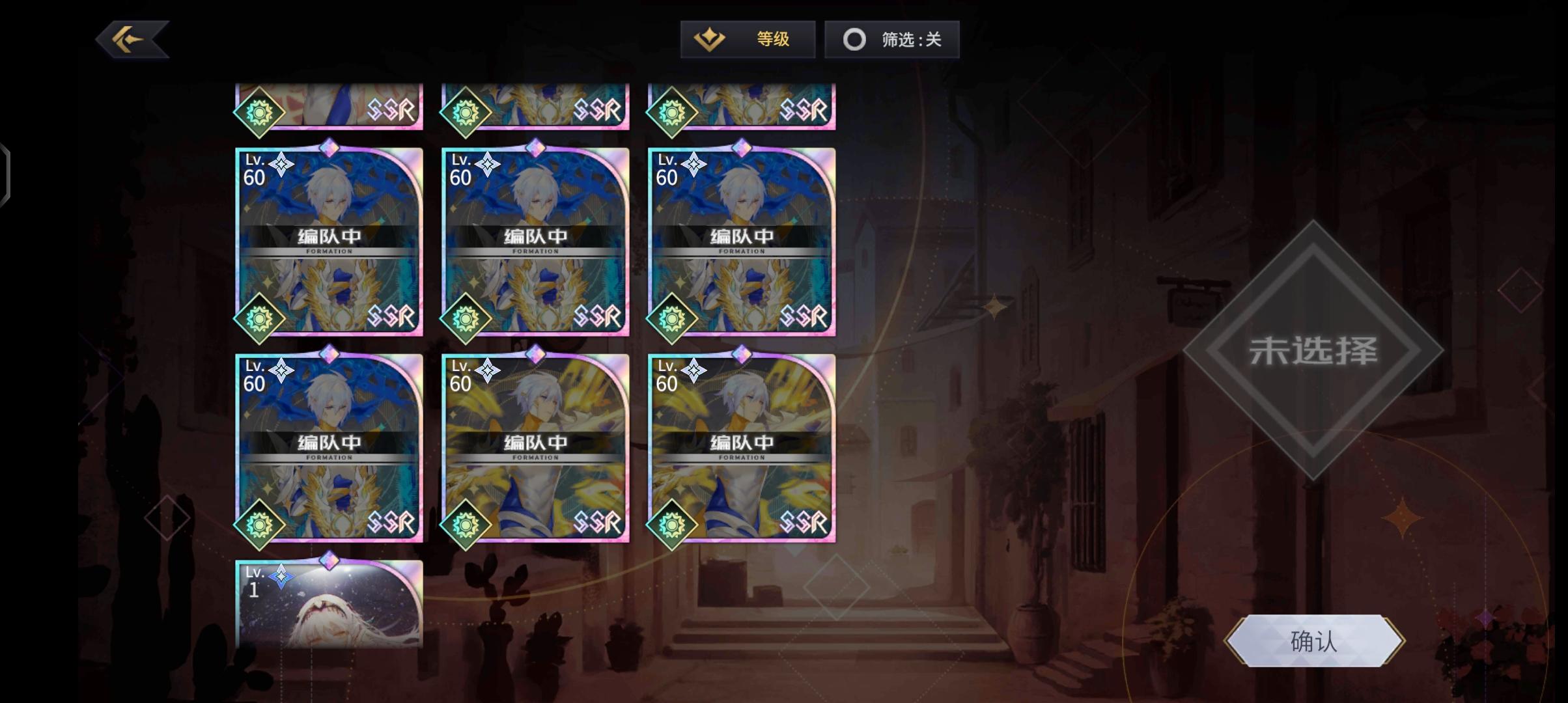Screen dimensions: 1568x703
Task: Open the 等级 sorting selector
Action: 748,39
